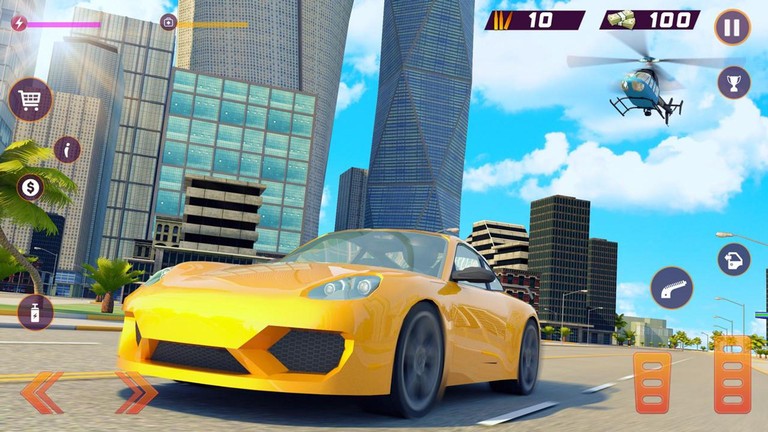
Task: Steer left with the left arrow
Action: coord(42,392)
